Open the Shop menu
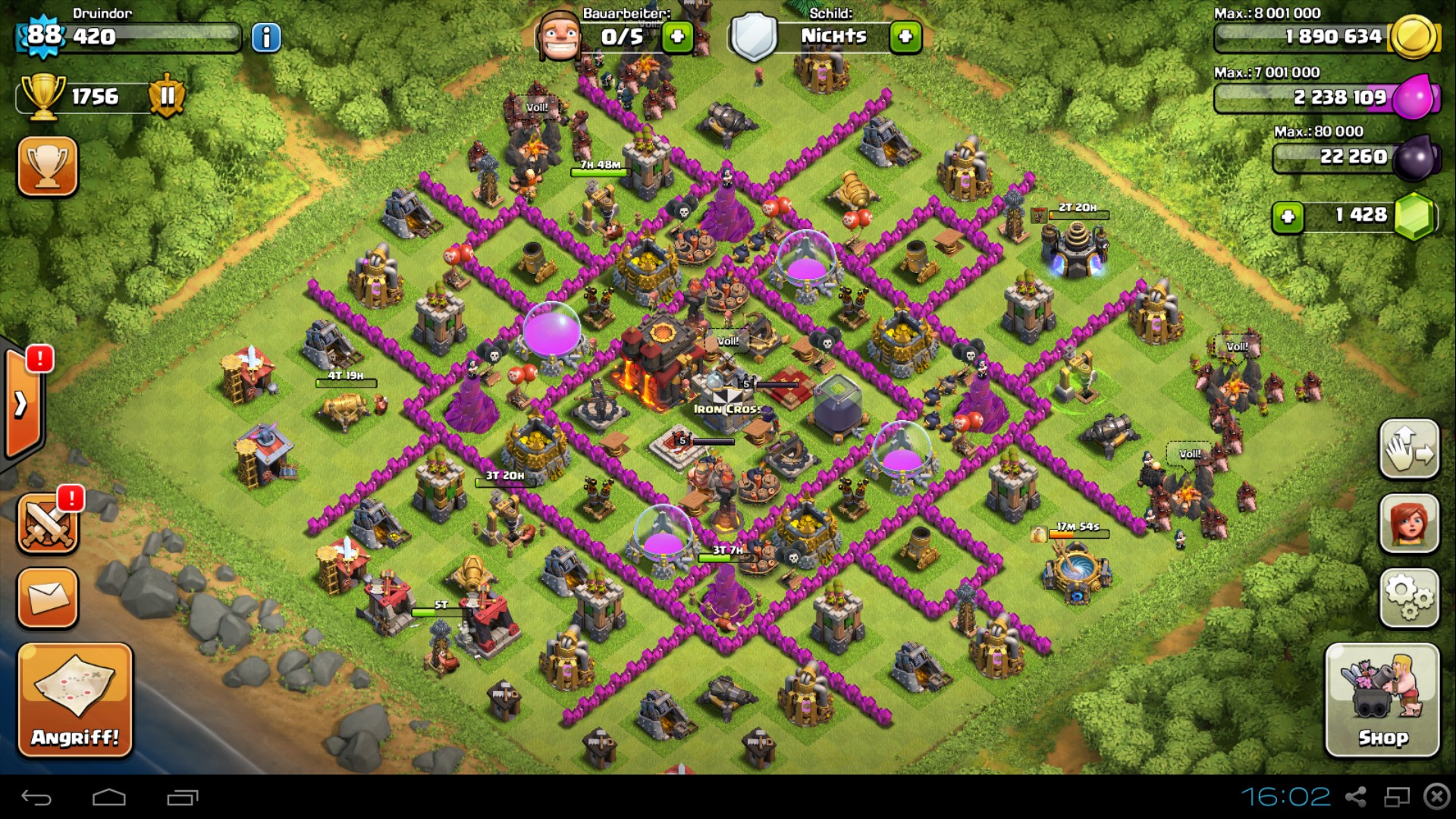Viewport: 1456px width, 819px height. 1382,699
